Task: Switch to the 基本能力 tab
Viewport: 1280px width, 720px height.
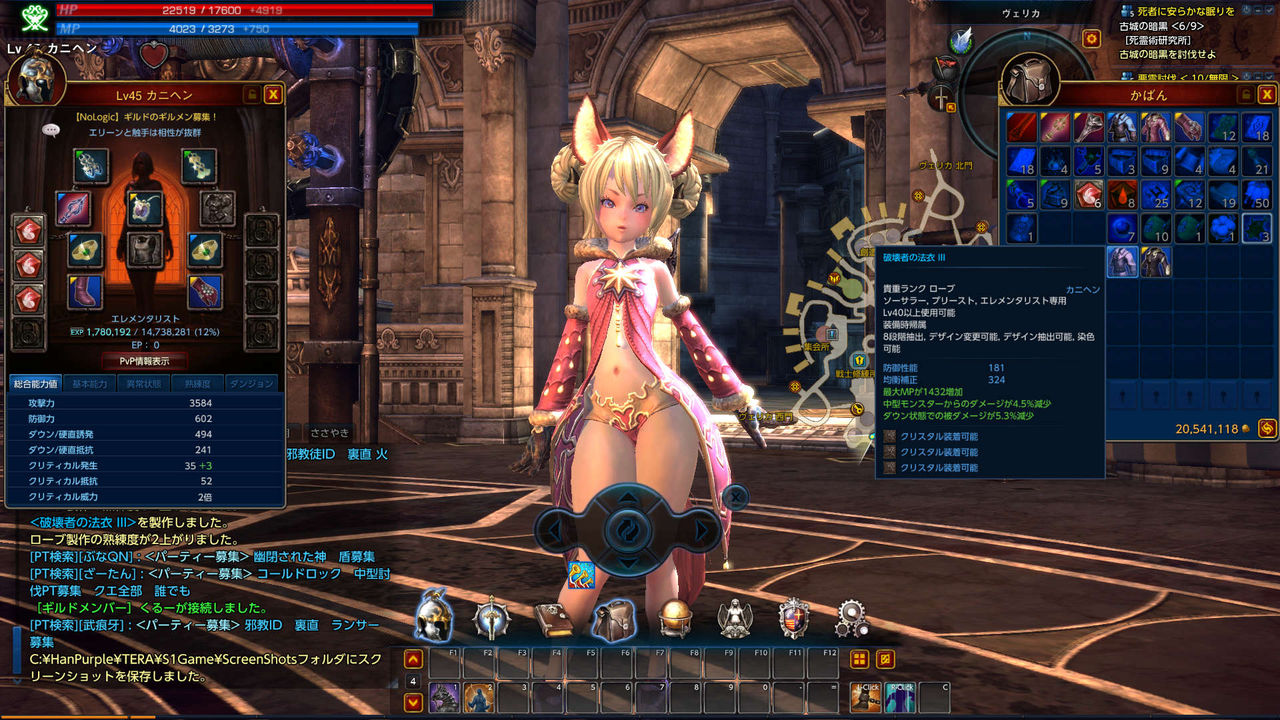Action: (90, 383)
